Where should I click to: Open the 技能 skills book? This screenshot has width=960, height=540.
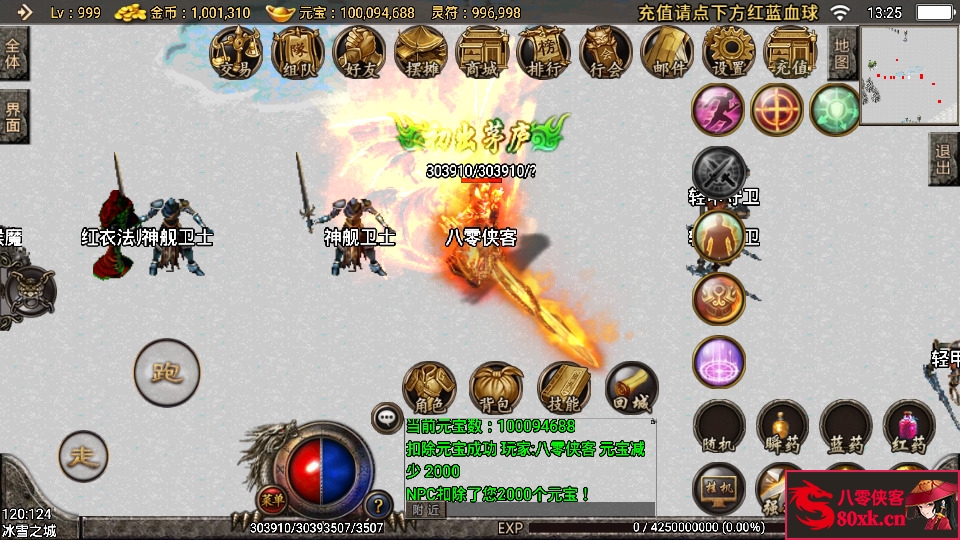(564, 389)
